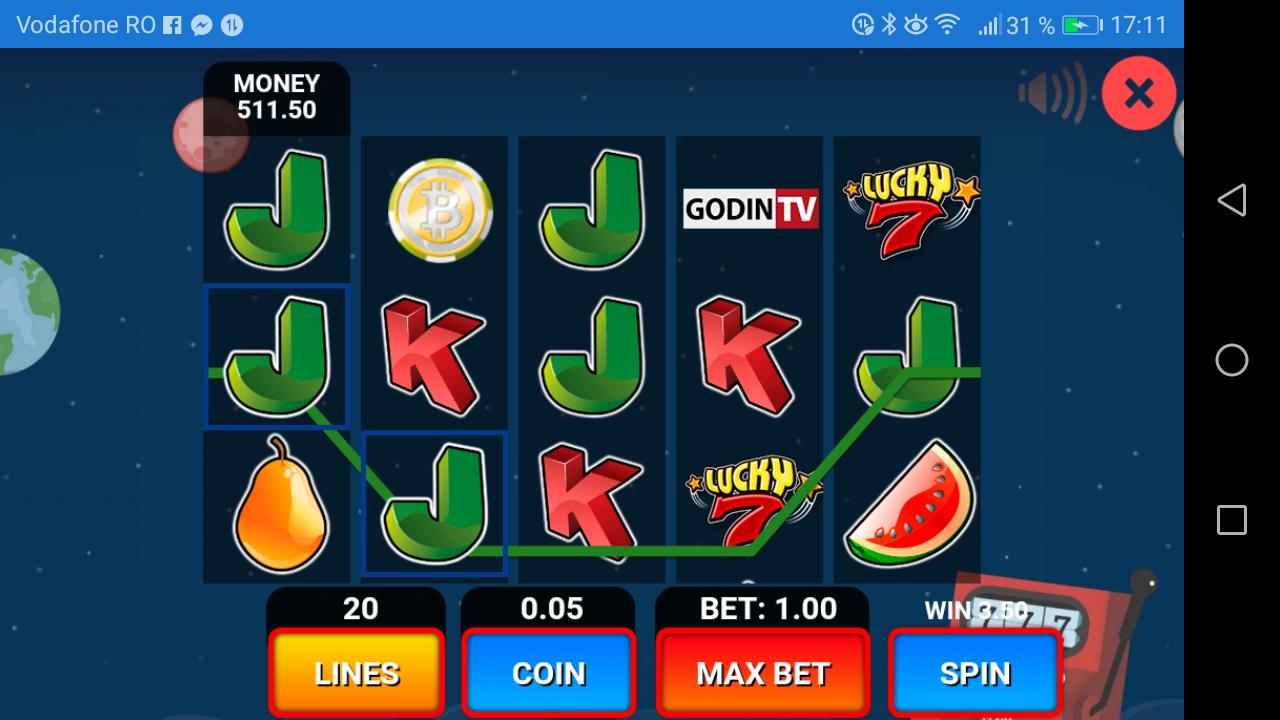Image resolution: width=1280 pixels, height=720 pixels.
Task: Click the highlighted J symbol on reel one
Action: [276, 355]
